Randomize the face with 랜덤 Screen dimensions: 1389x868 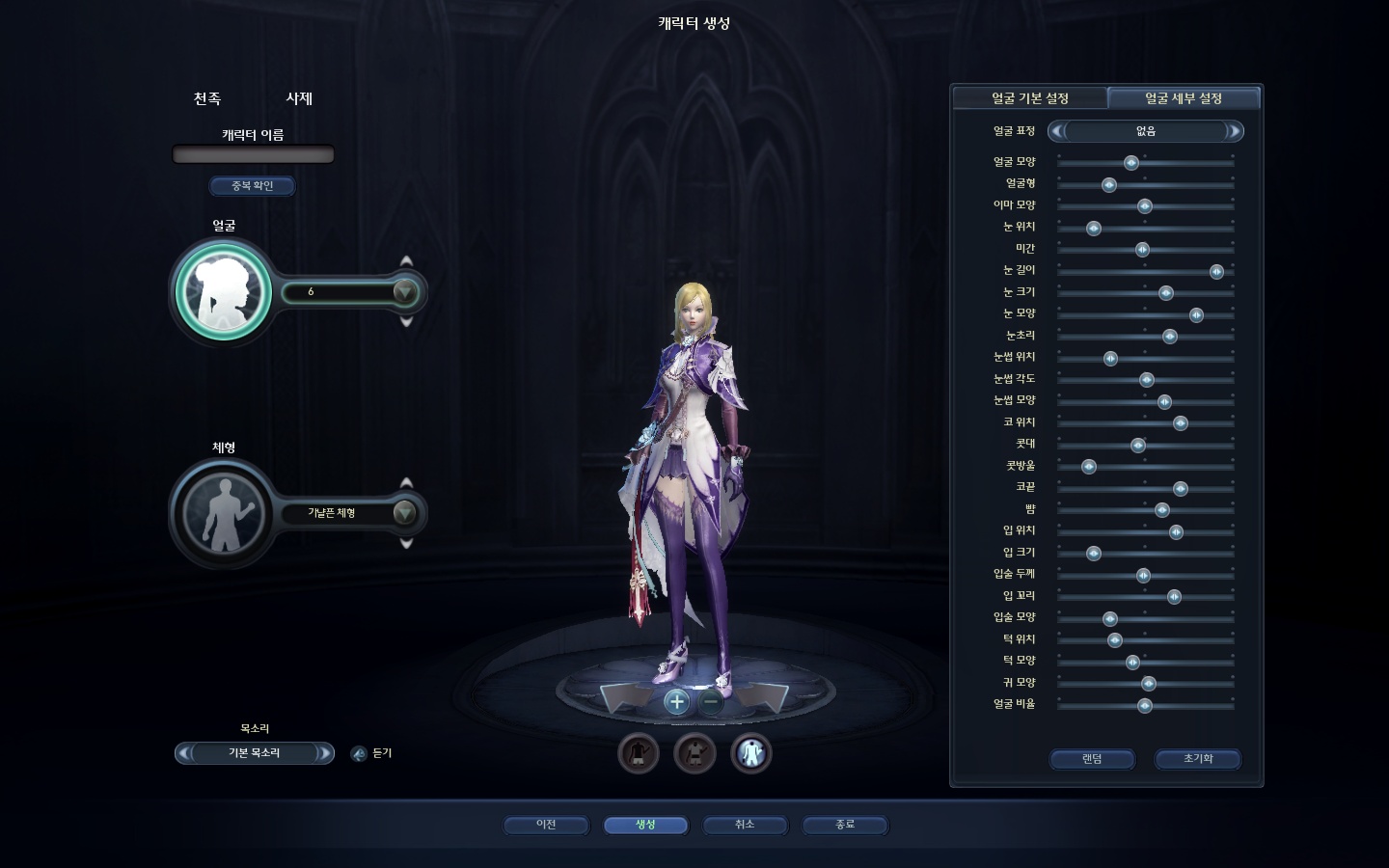pos(1092,759)
